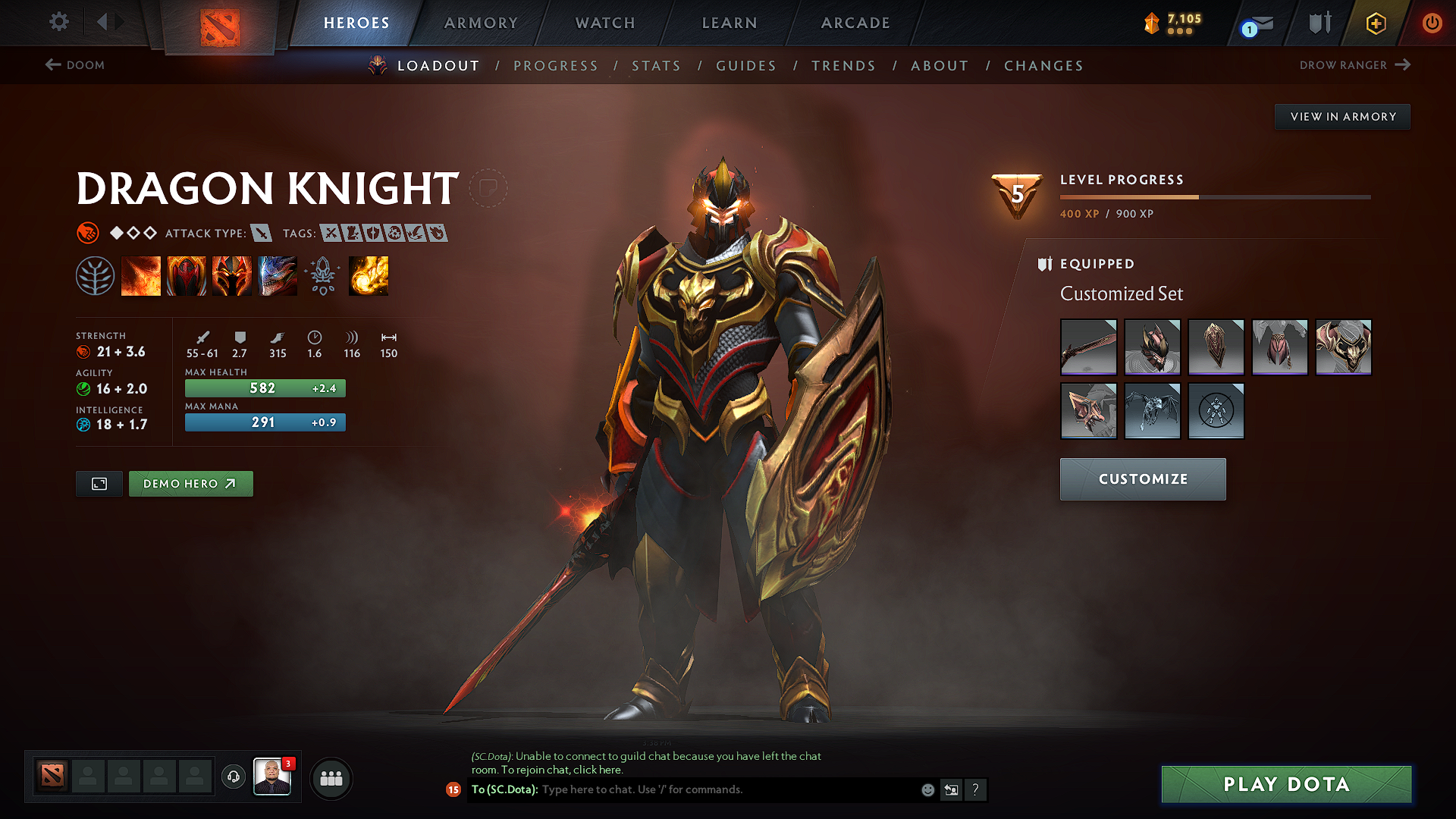Click the Elder Dragon Form ability icon
Image resolution: width=1456 pixels, height=819 pixels.
tap(278, 275)
